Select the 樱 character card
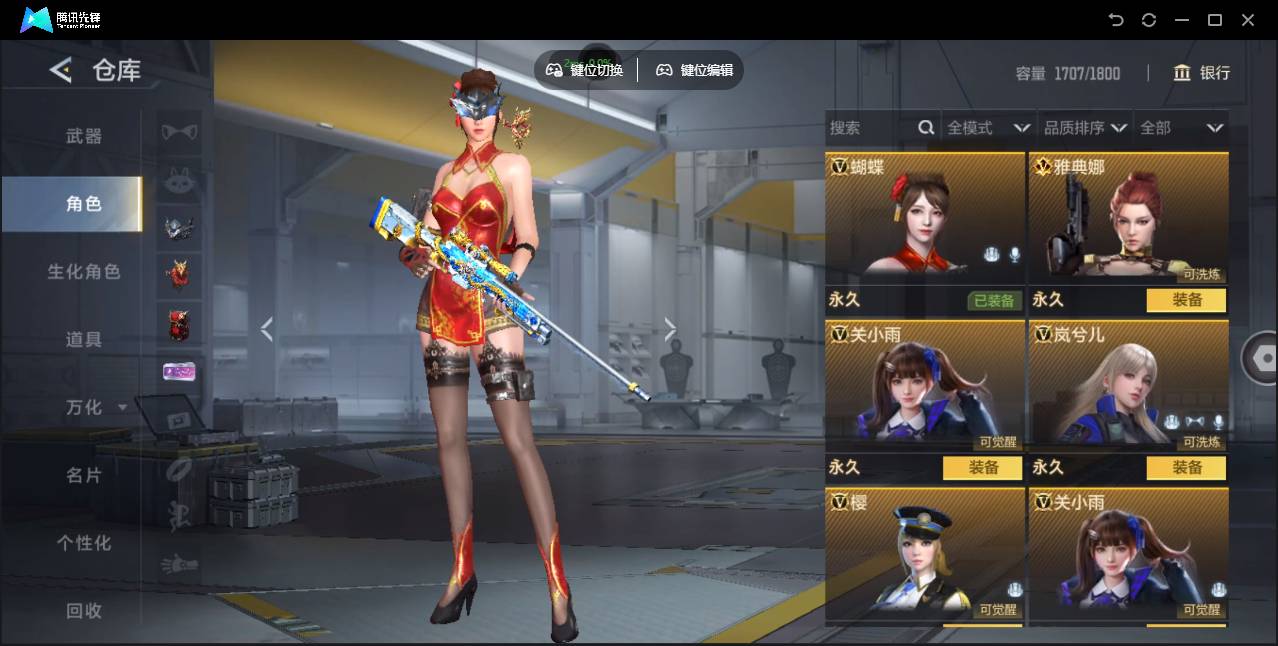Image resolution: width=1278 pixels, height=646 pixels. click(925, 553)
